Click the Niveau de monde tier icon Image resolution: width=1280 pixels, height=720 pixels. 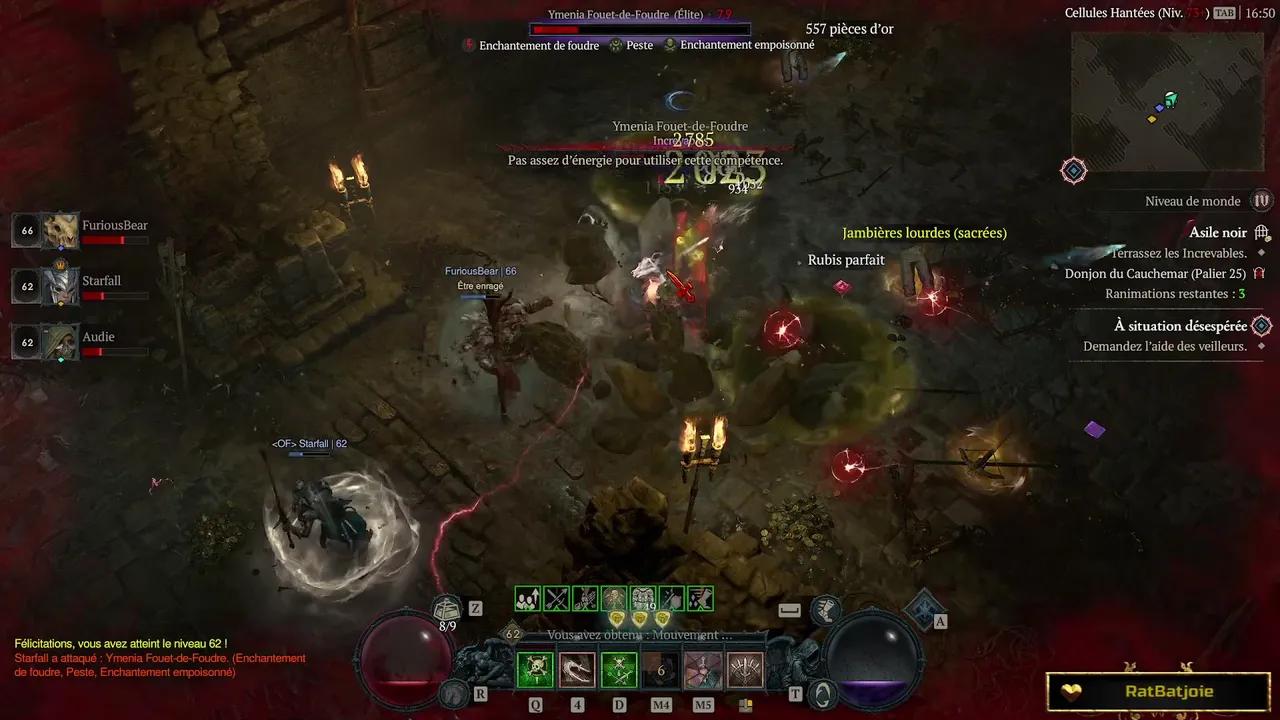point(1262,201)
